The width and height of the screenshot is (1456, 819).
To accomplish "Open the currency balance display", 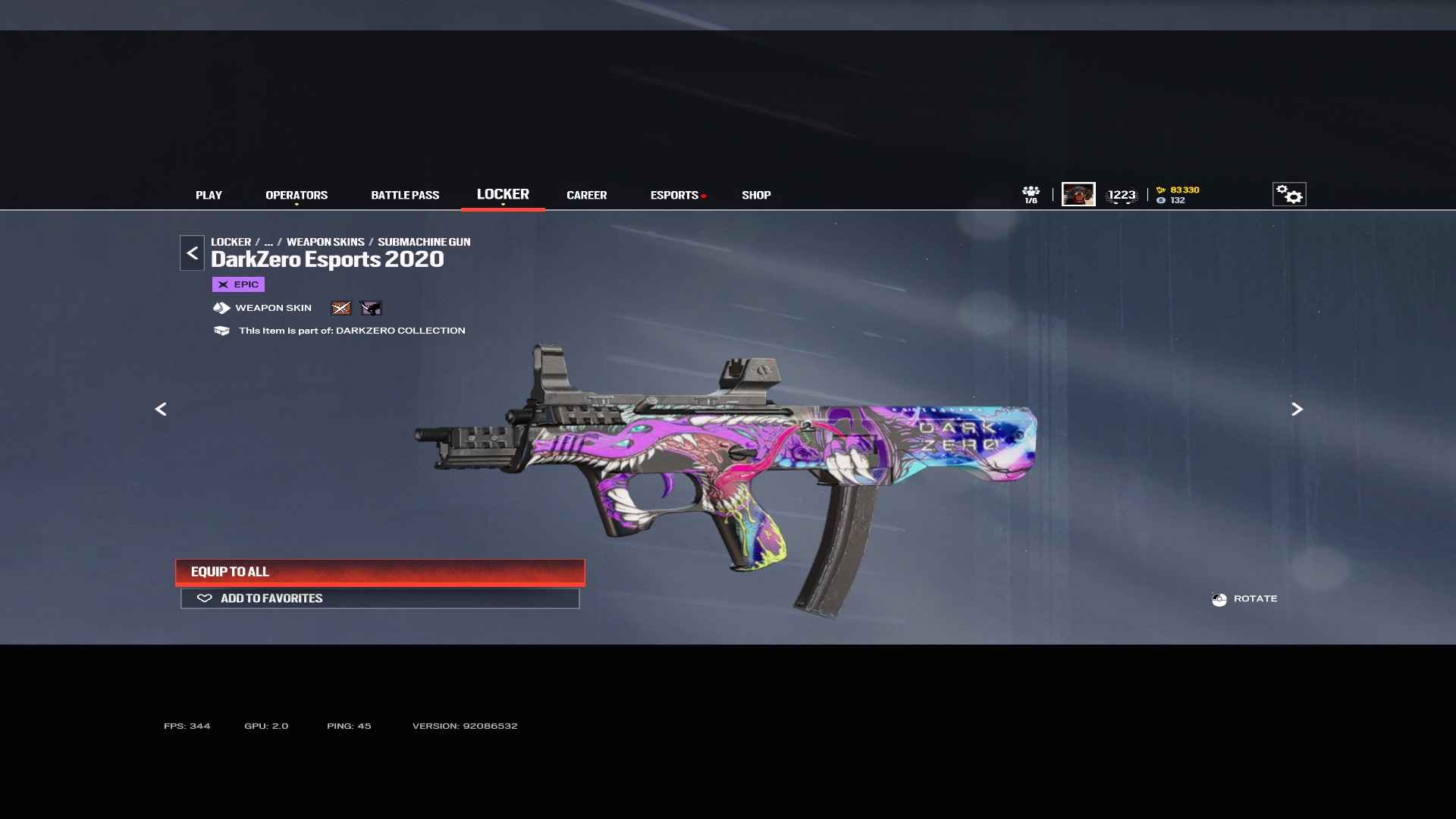I will tap(1178, 195).
